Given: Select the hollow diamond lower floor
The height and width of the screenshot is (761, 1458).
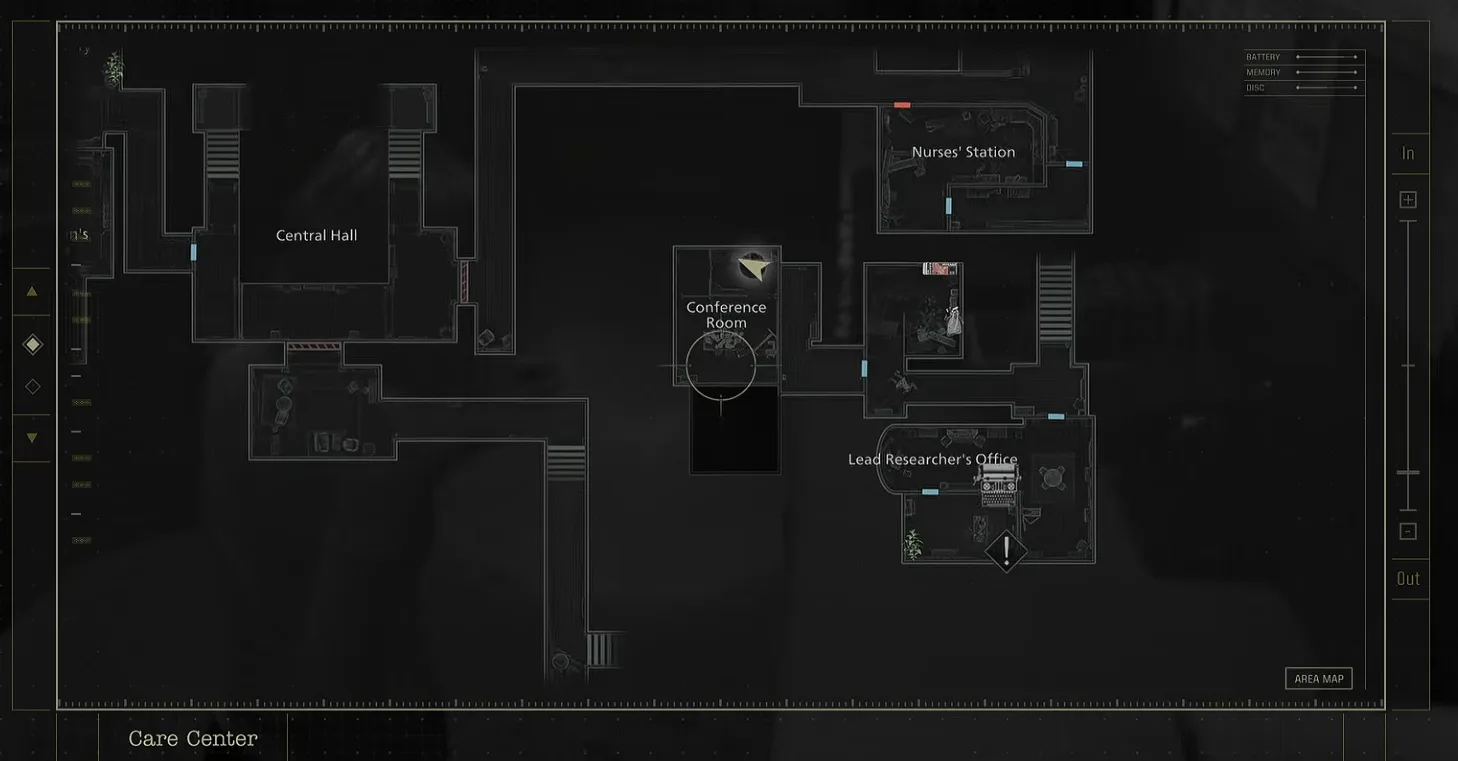Looking at the screenshot, I should click(32, 386).
